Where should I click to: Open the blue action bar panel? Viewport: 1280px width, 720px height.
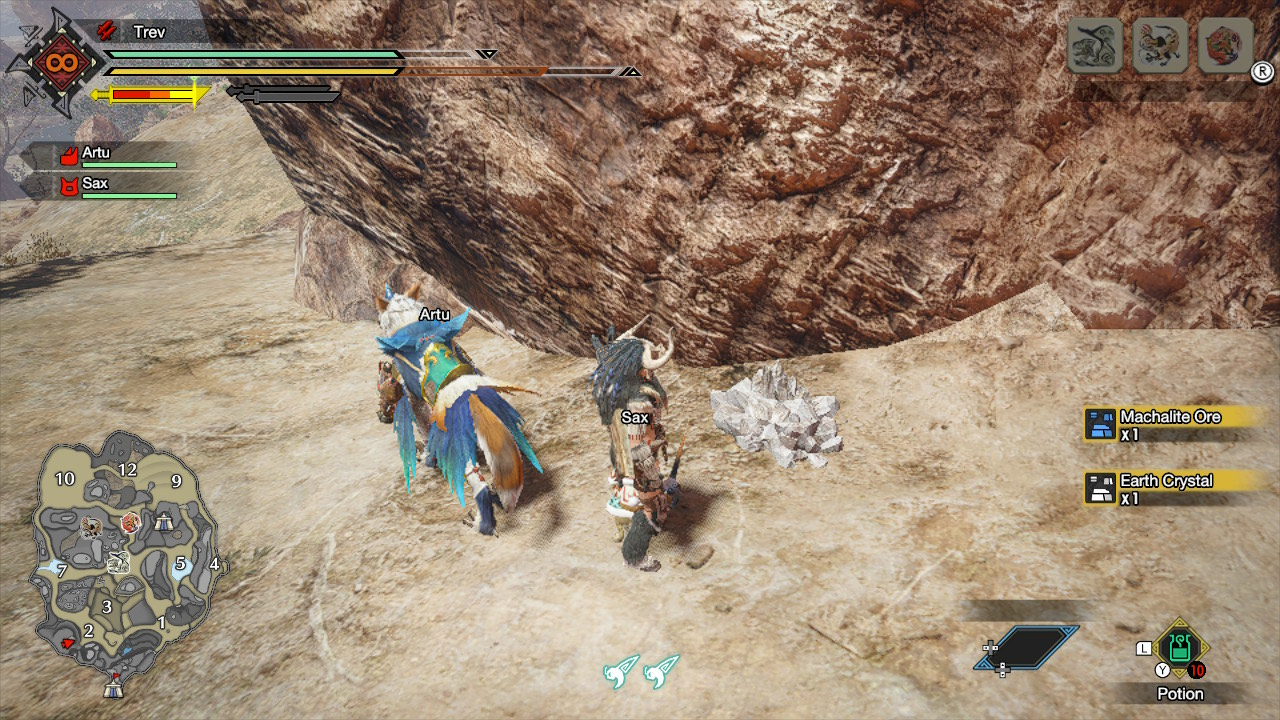pos(1026,648)
